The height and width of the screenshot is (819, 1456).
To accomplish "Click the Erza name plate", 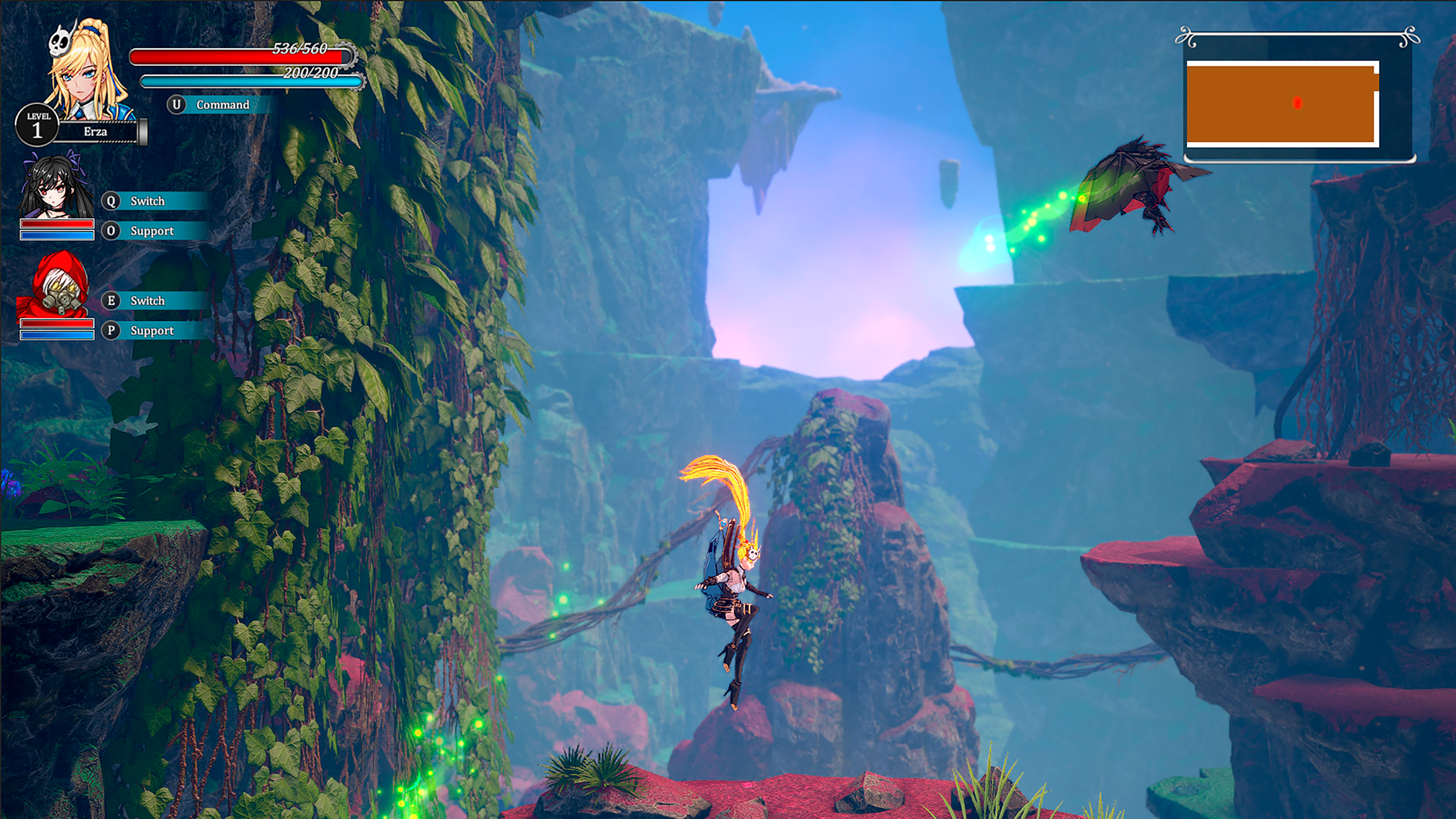I will [95, 132].
